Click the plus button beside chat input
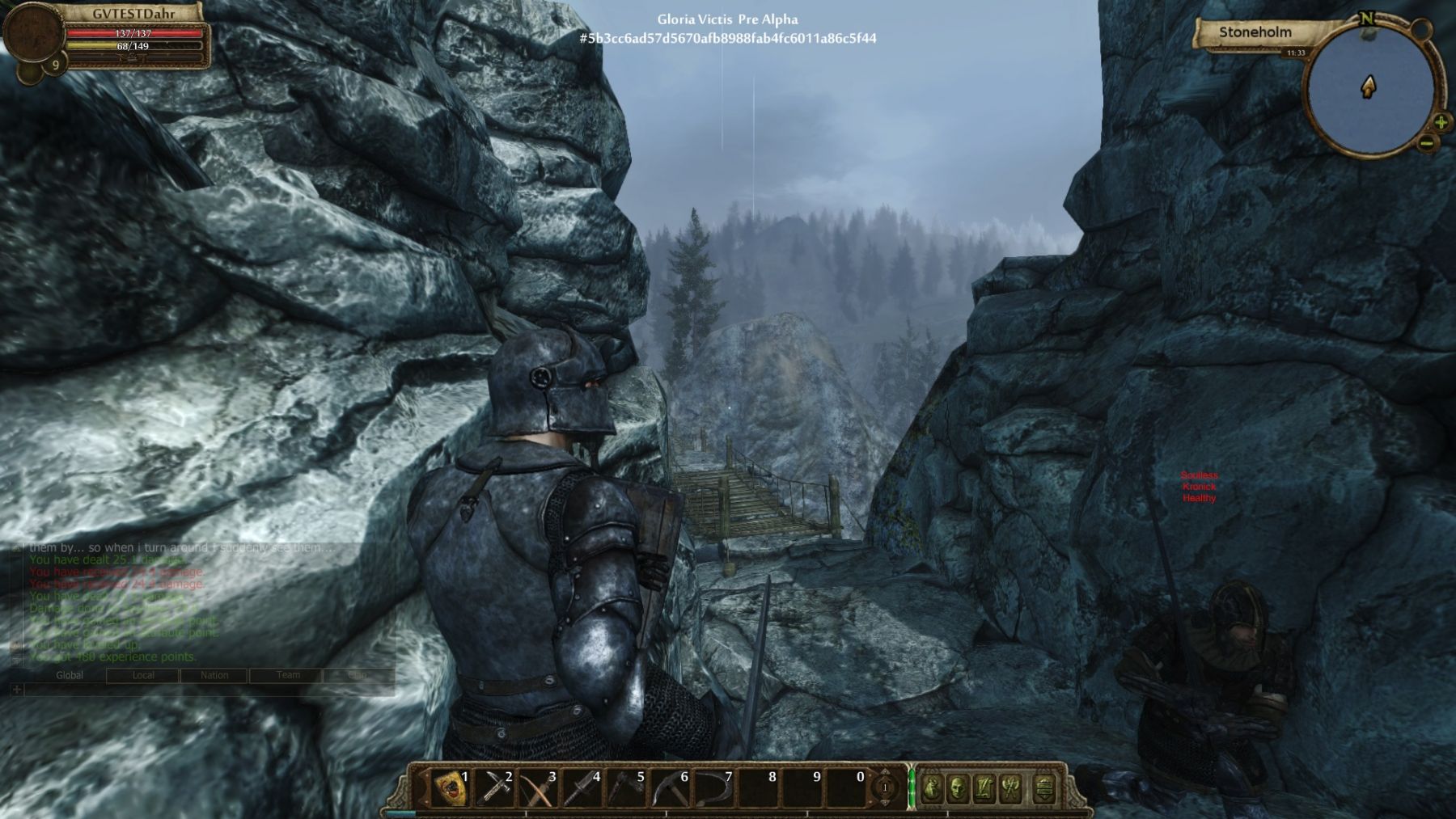This screenshot has height=819, width=1456. [x=17, y=690]
